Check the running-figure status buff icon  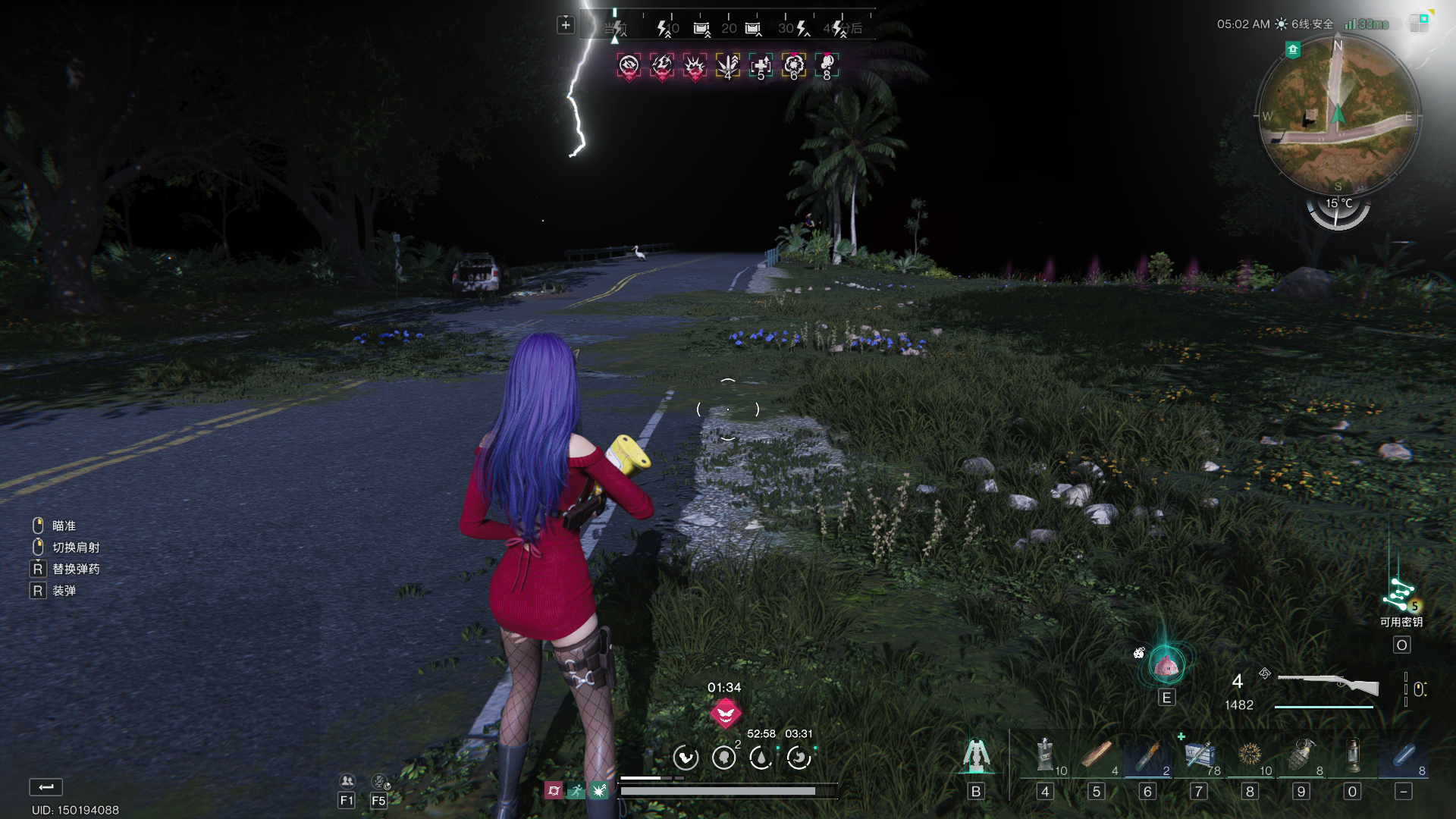576,791
